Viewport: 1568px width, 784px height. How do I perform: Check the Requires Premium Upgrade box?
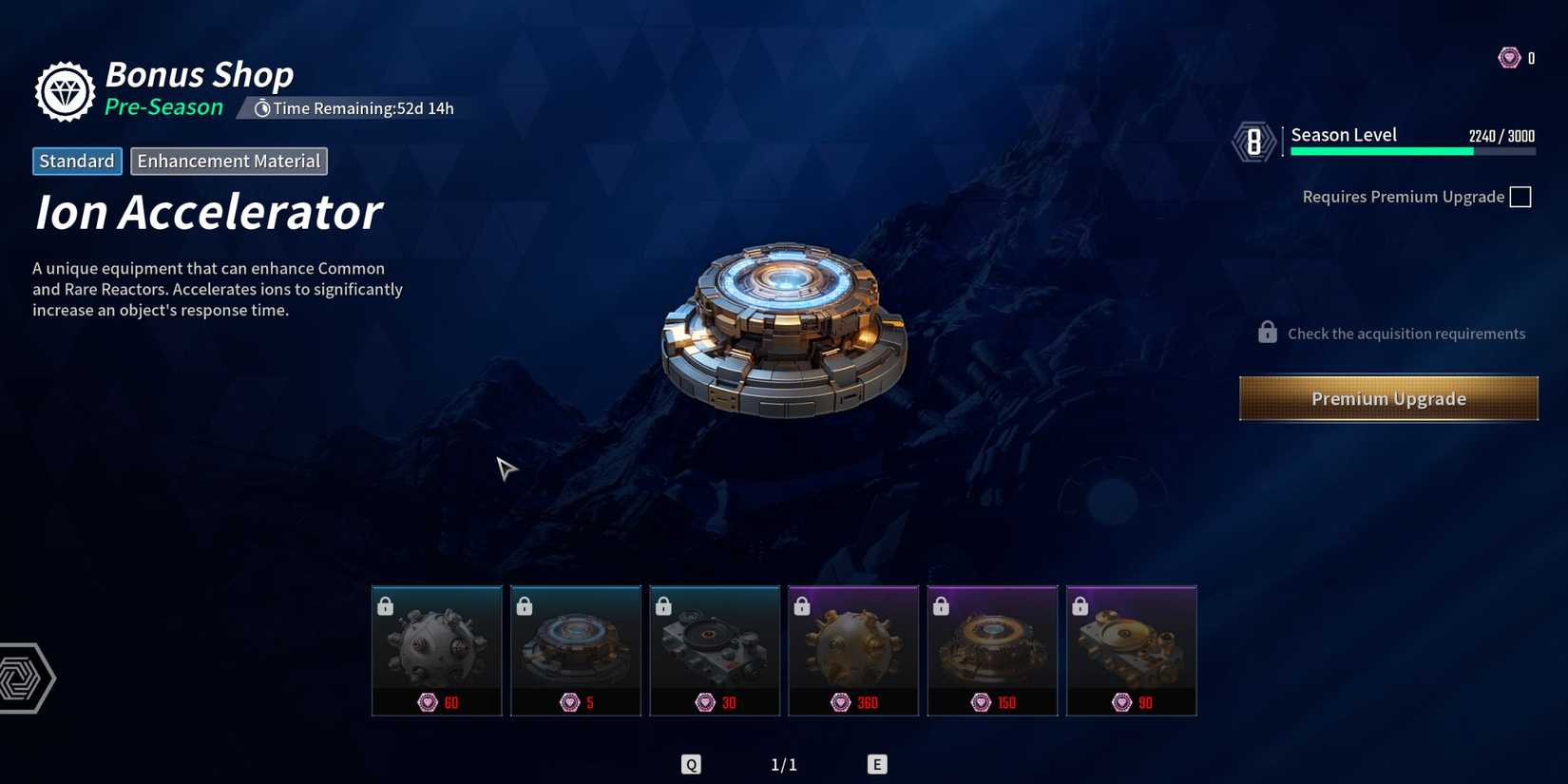(1521, 196)
